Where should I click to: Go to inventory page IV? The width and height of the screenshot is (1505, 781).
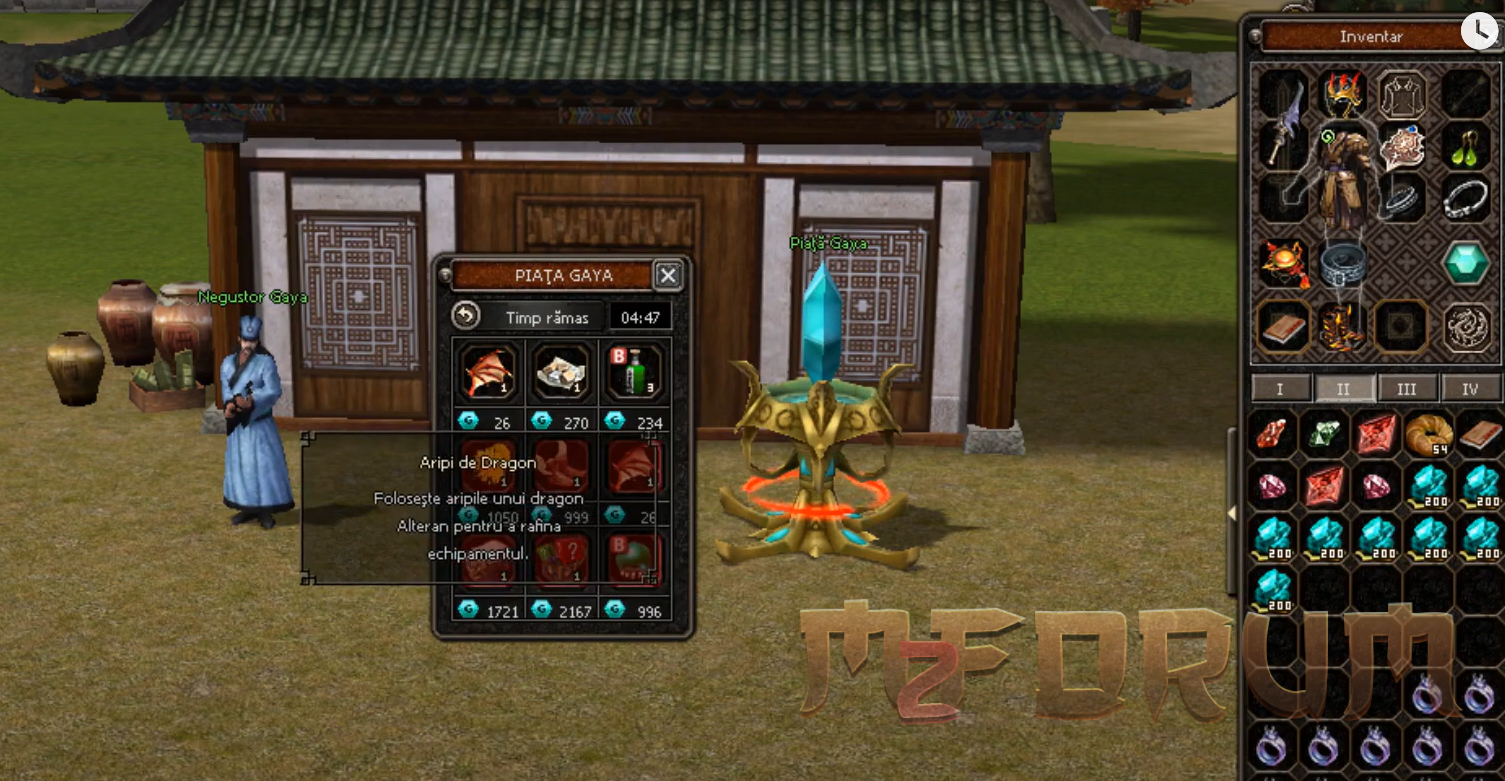(1469, 388)
